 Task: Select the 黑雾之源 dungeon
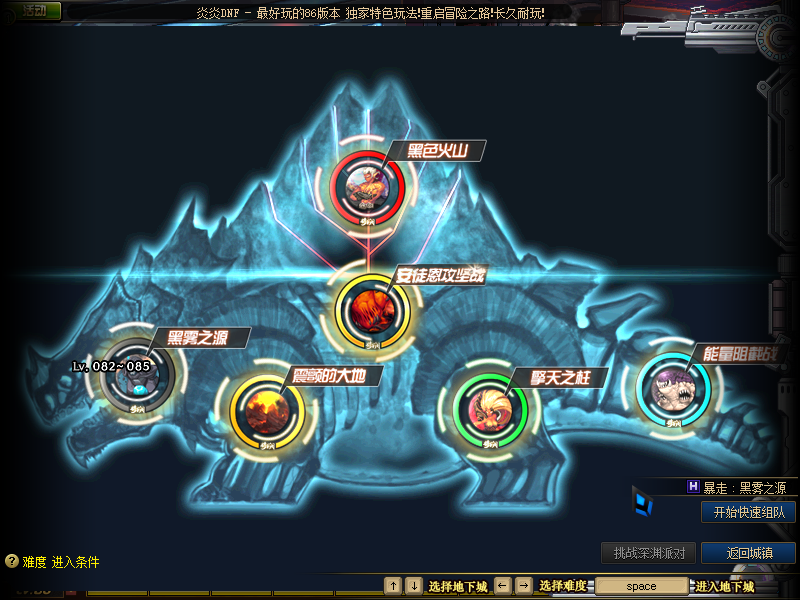point(137,374)
